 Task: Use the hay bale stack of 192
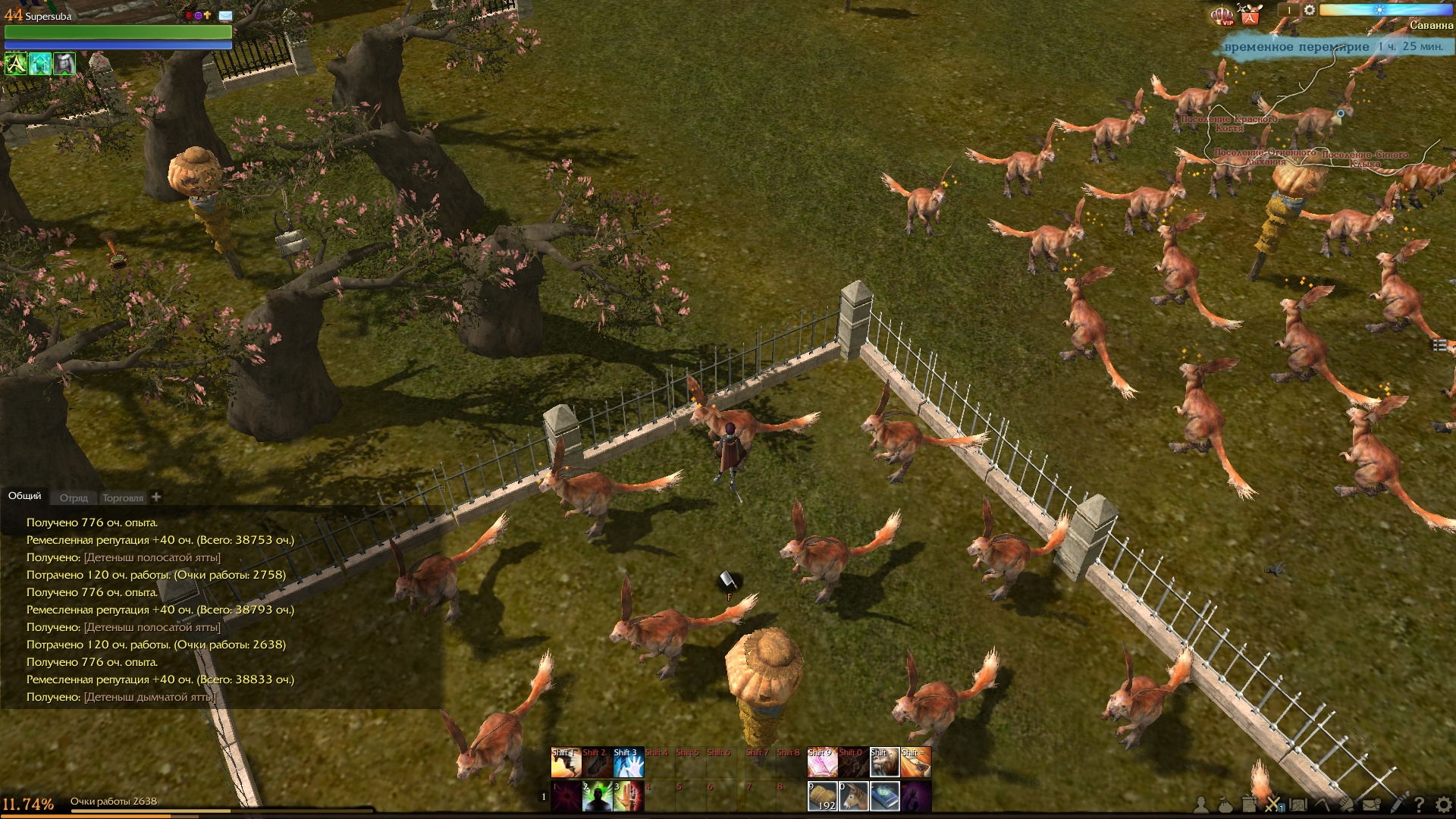822,796
